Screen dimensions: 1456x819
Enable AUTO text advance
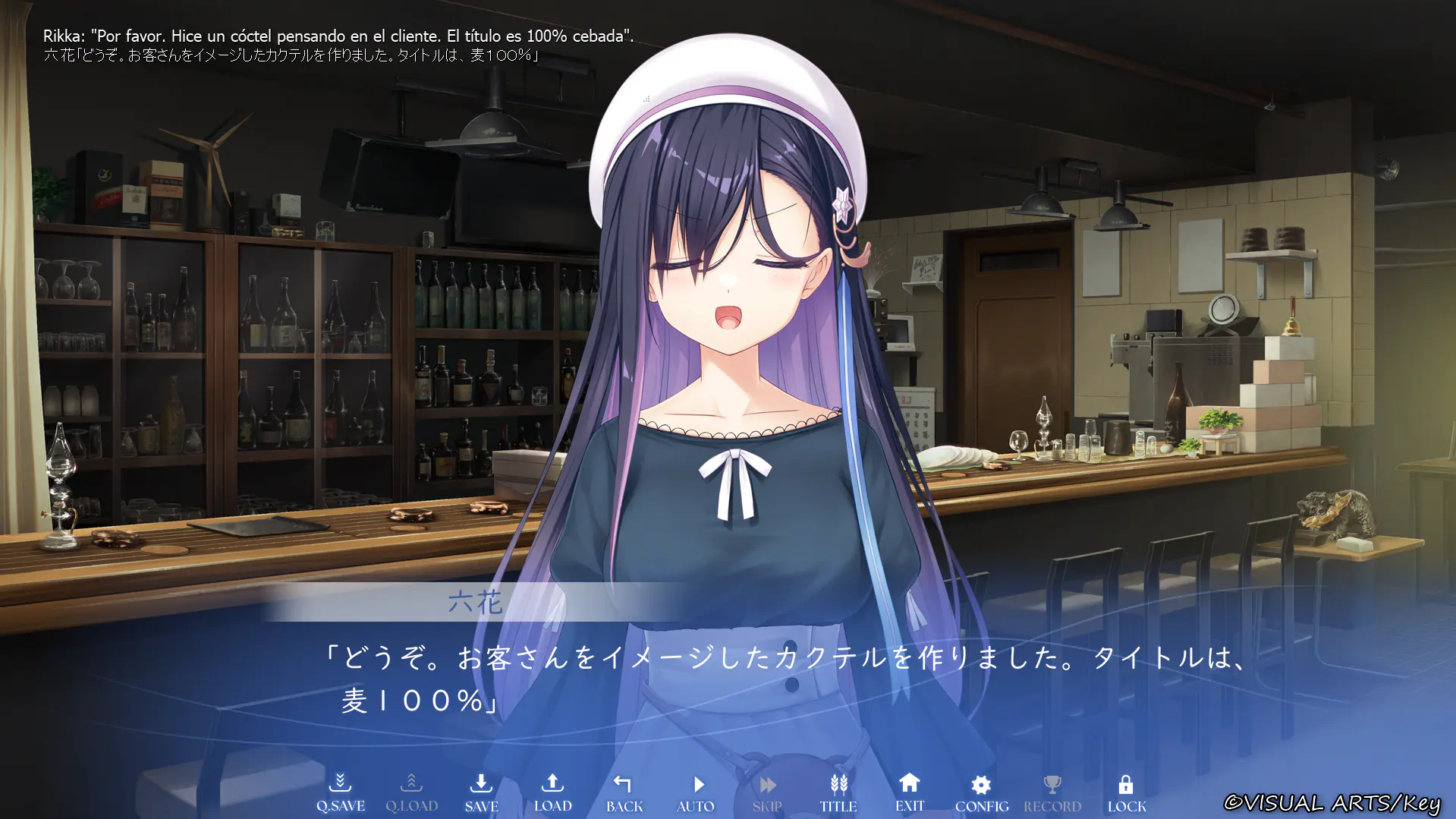(x=696, y=792)
